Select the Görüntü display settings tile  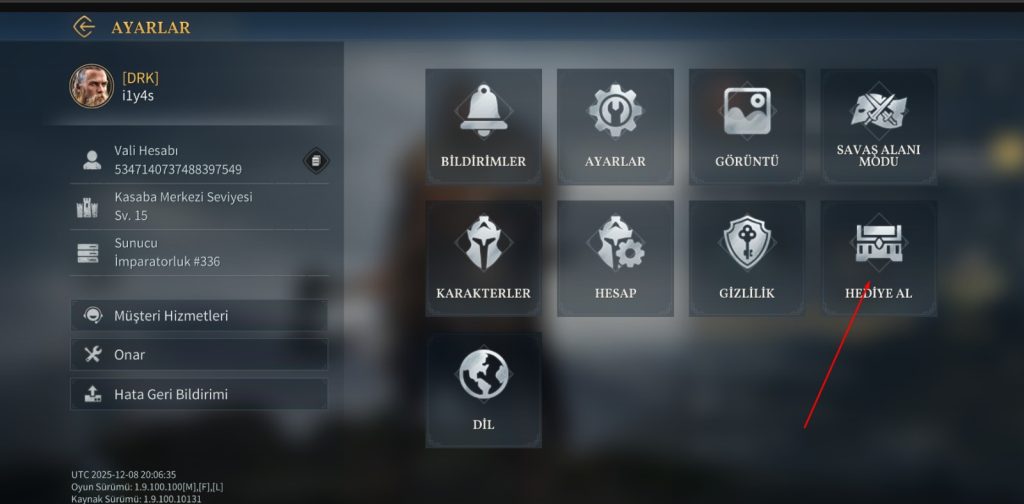[747, 126]
